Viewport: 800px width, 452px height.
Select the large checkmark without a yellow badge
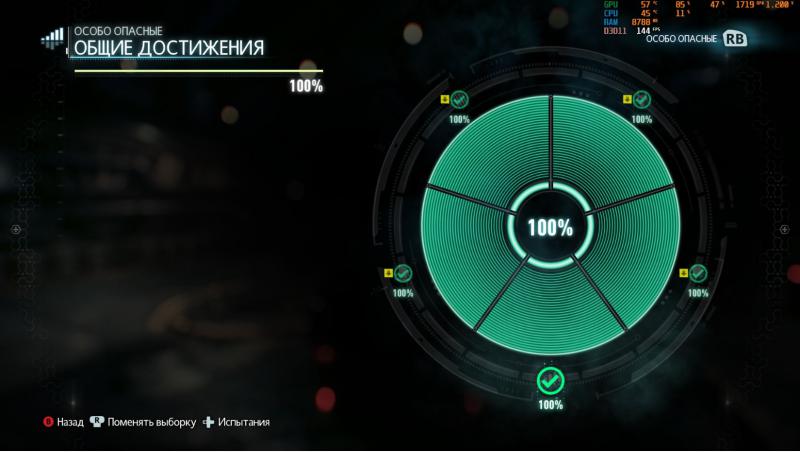549,380
